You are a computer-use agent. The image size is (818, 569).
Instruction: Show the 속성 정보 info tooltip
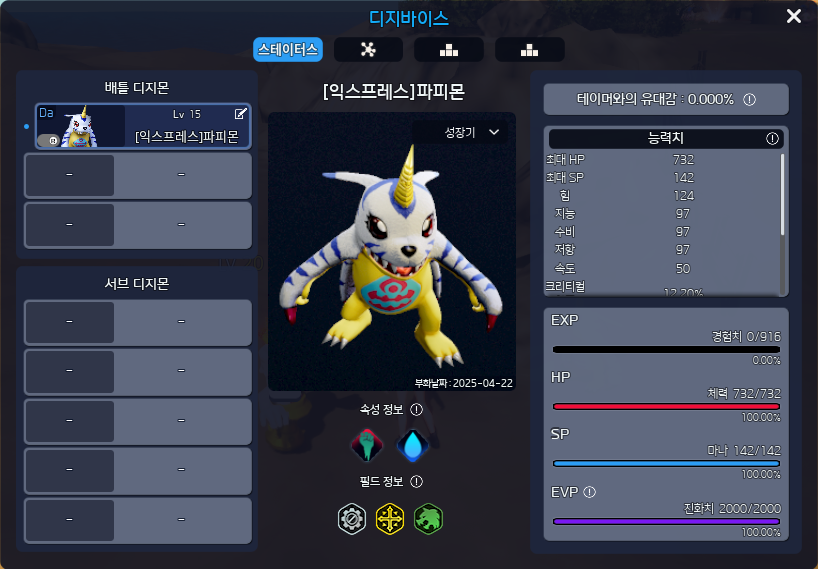point(417,409)
